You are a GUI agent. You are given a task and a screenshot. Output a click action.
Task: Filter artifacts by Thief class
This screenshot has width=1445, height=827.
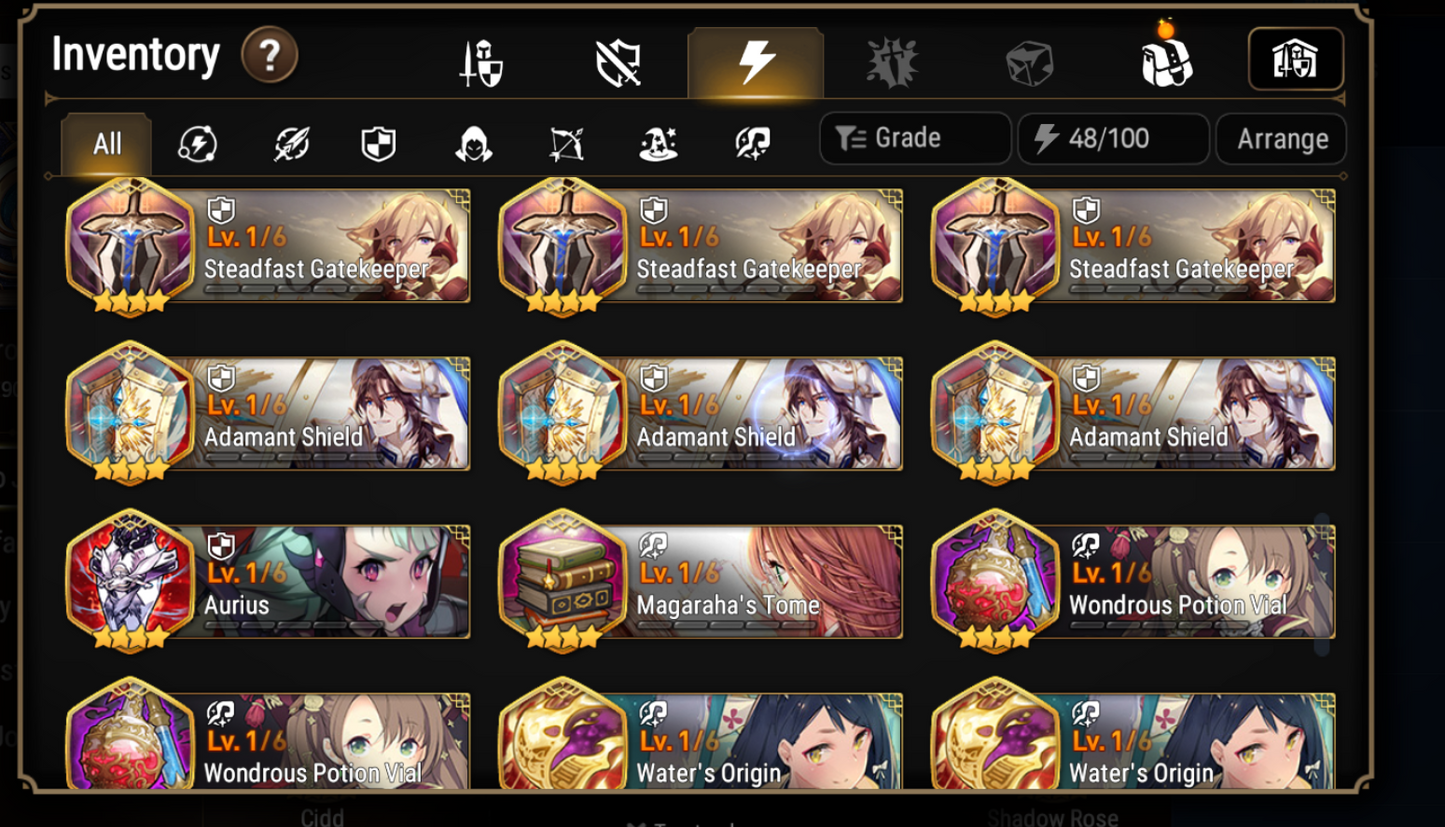point(473,143)
